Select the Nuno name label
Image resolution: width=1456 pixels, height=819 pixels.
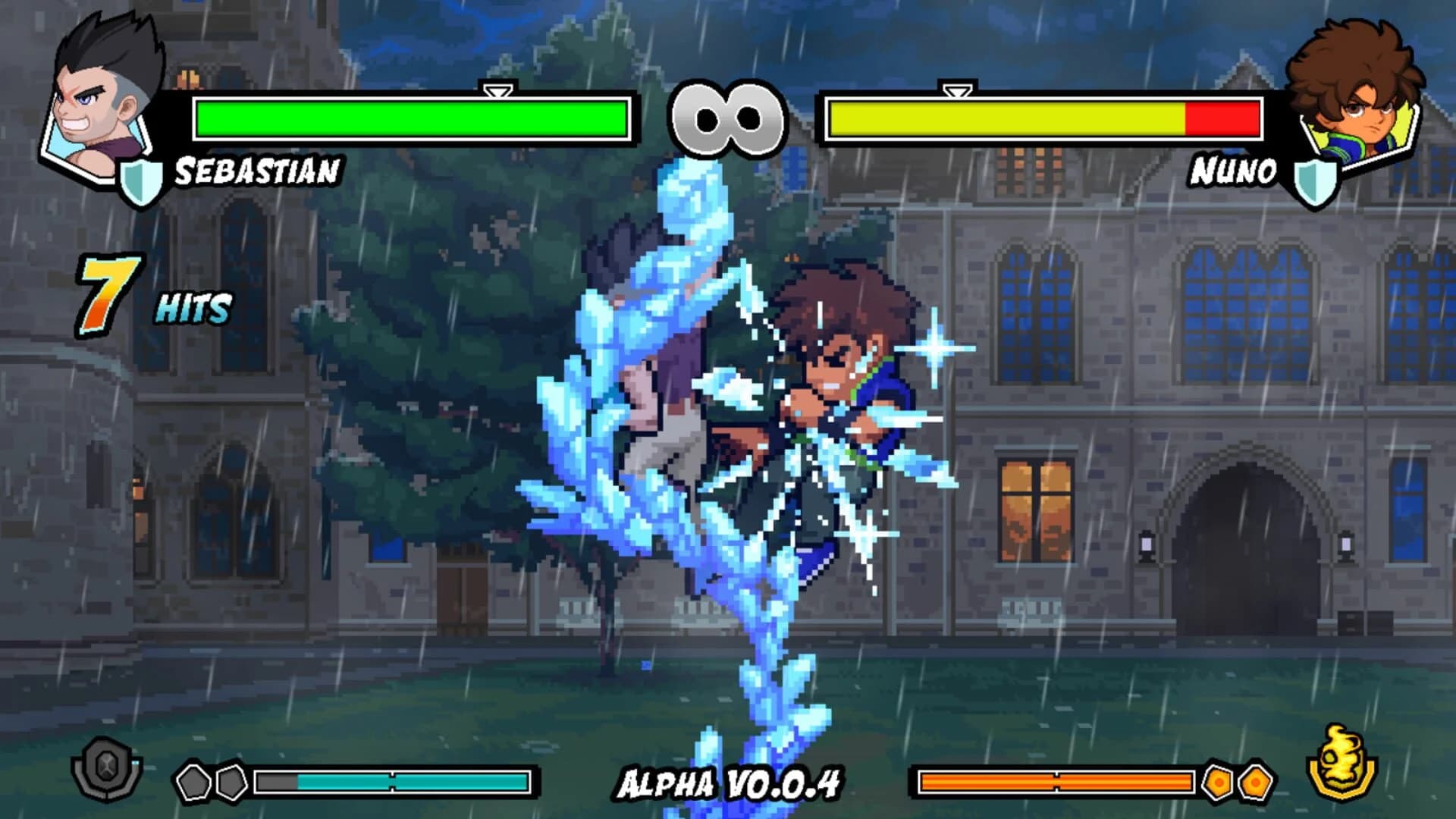[x=1232, y=171]
